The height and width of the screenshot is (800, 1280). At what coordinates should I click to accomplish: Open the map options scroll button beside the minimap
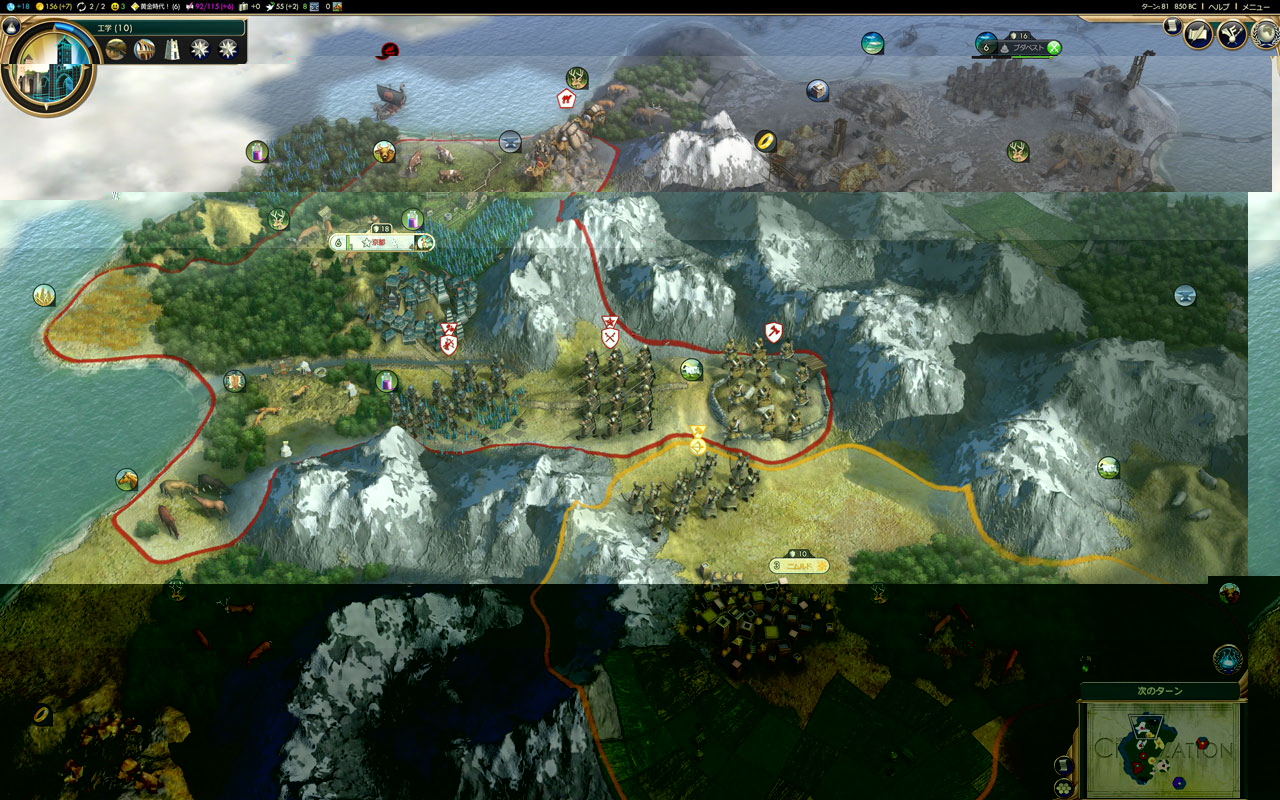coord(1064,766)
